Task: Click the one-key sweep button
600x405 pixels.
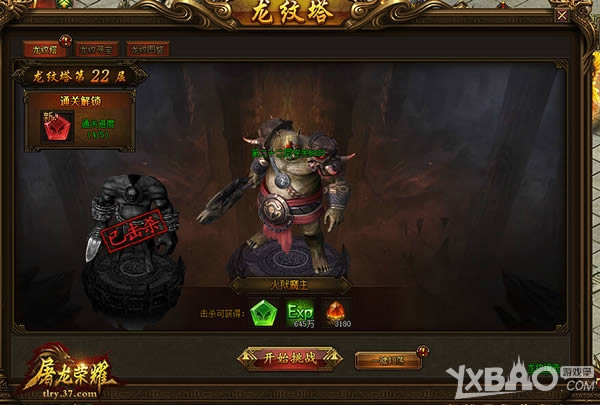Action: [x=391, y=358]
